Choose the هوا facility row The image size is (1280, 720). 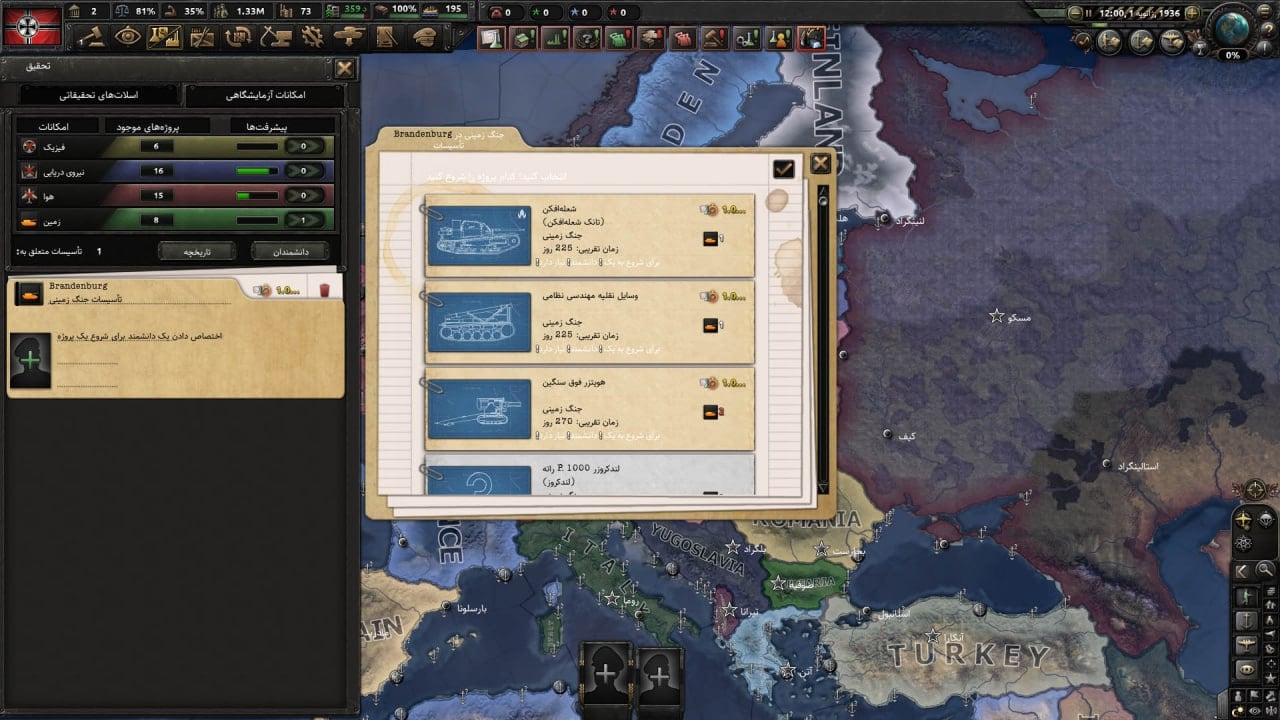coord(174,196)
